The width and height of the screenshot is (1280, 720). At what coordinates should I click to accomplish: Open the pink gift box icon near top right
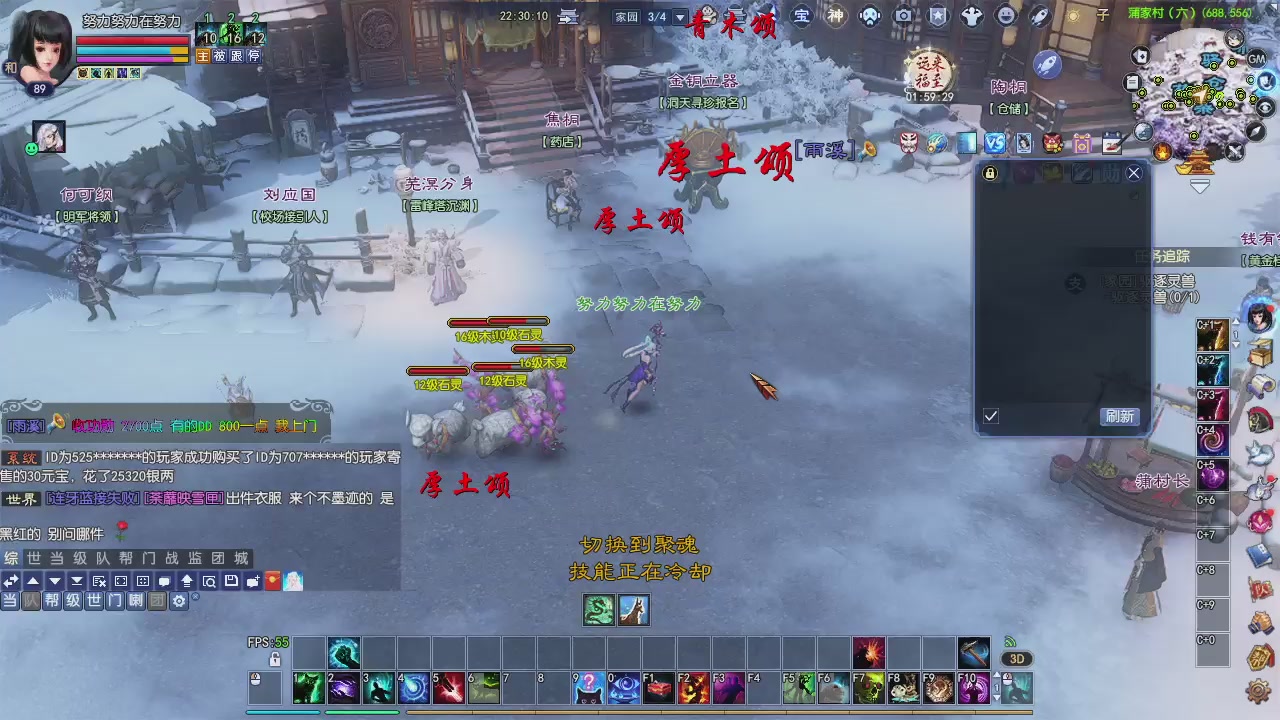(x=1082, y=143)
